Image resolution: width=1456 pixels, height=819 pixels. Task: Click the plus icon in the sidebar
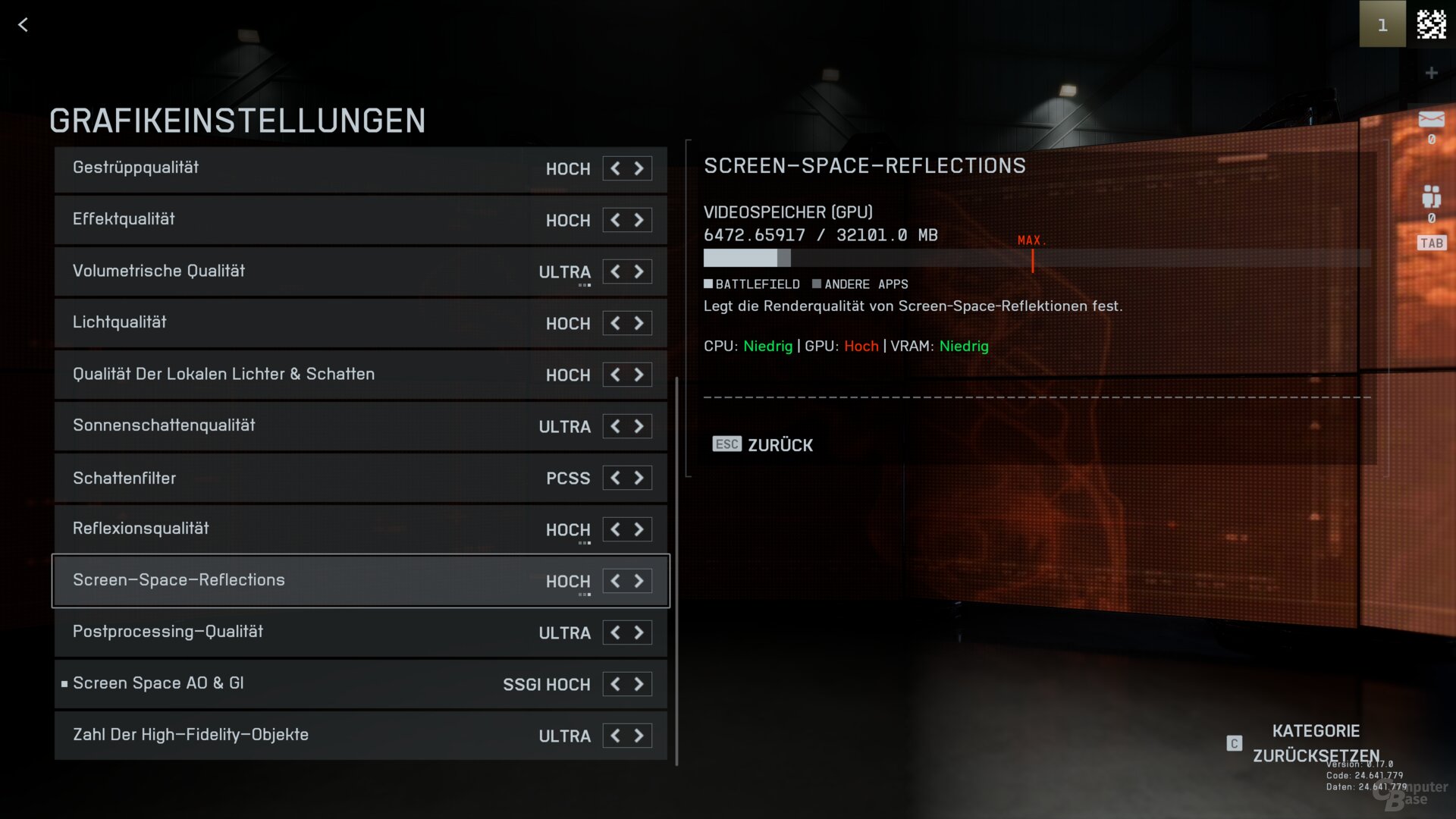(x=1431, y=73)
